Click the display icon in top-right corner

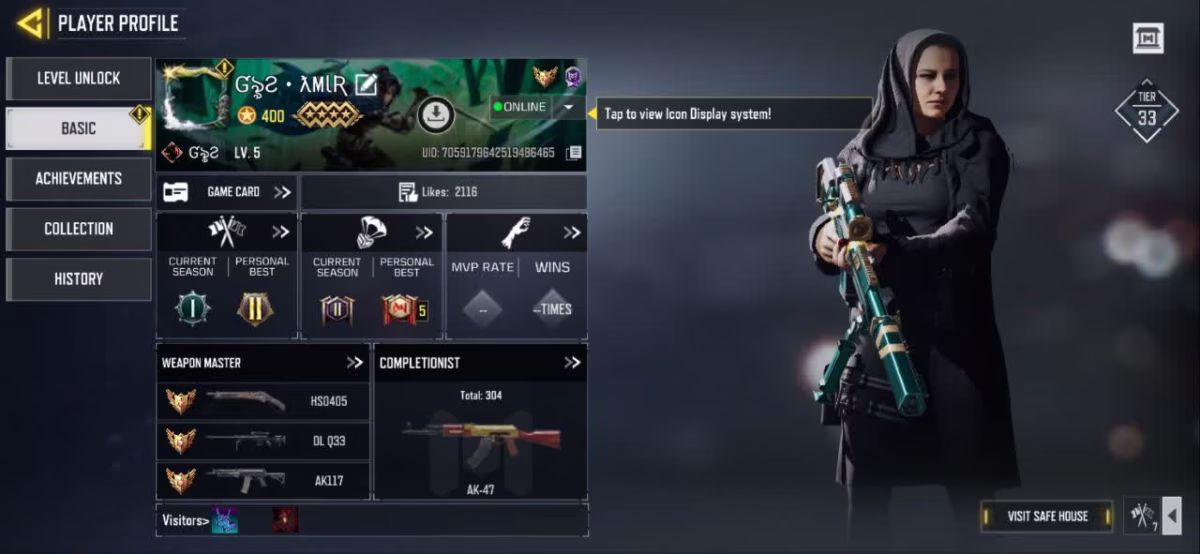click(x=1148, y=39)
